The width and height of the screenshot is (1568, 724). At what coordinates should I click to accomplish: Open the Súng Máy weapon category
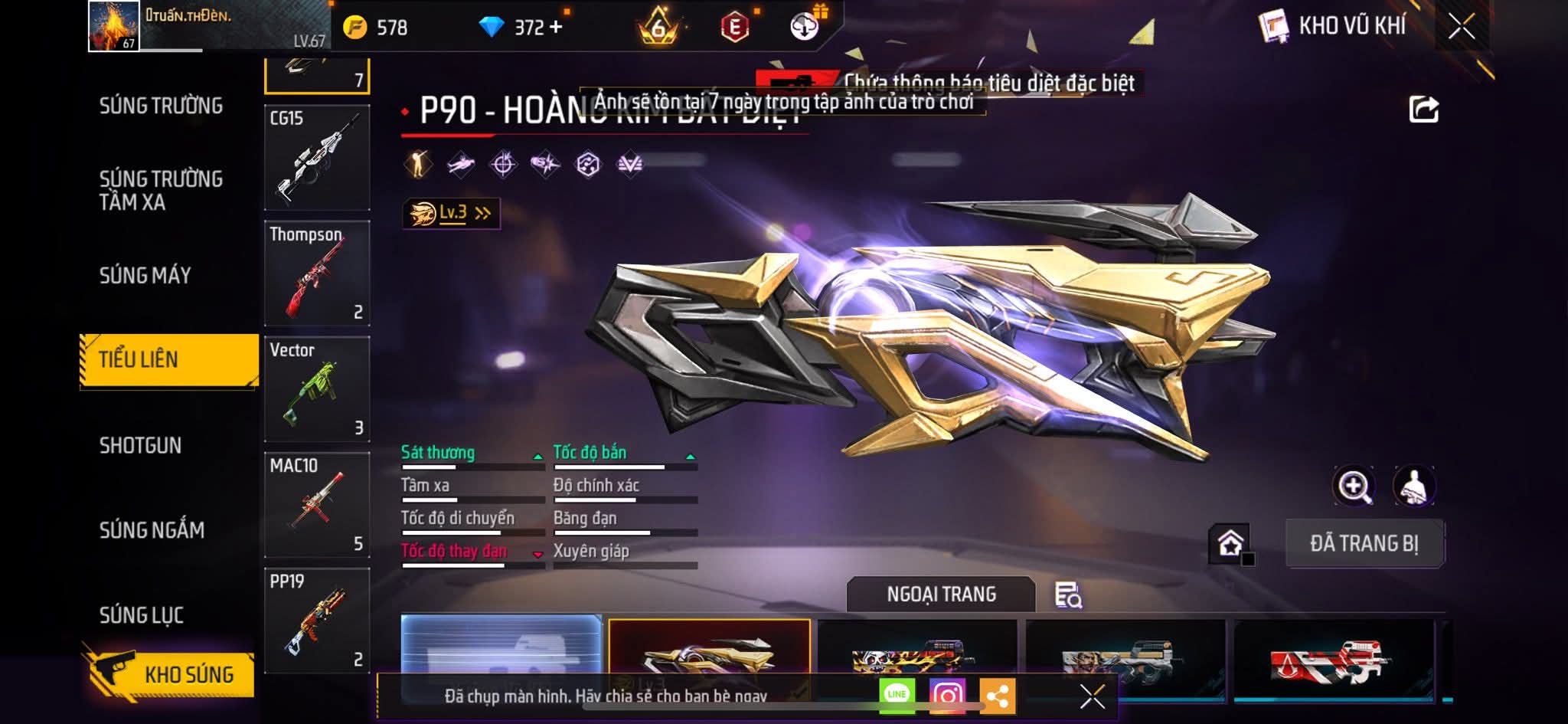pos(145,275)
